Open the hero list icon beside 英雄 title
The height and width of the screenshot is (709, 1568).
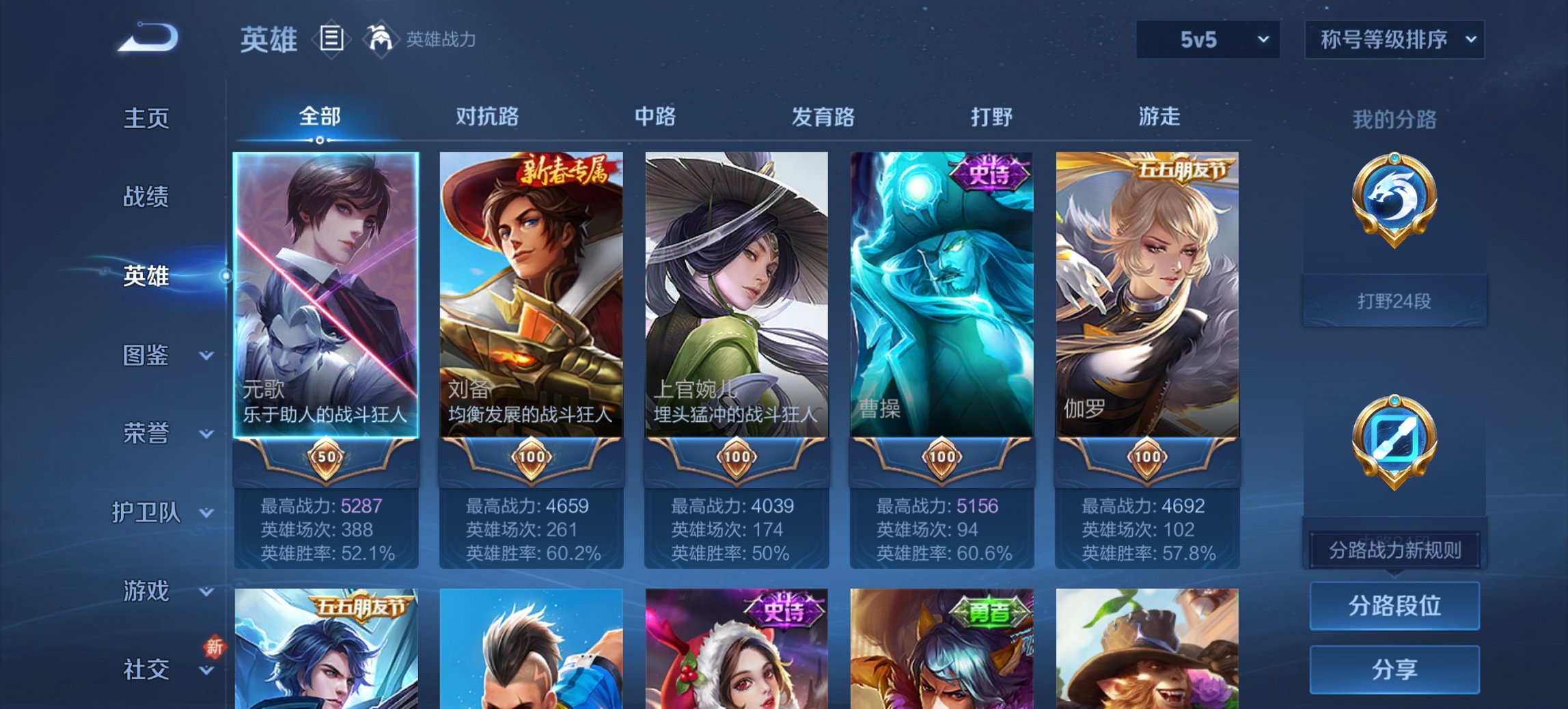333,39
